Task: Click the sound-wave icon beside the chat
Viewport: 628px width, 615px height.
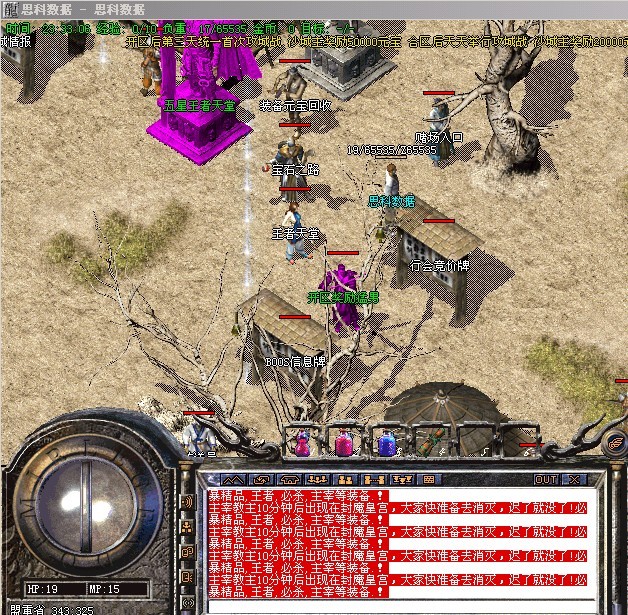Action: (186, 501)
